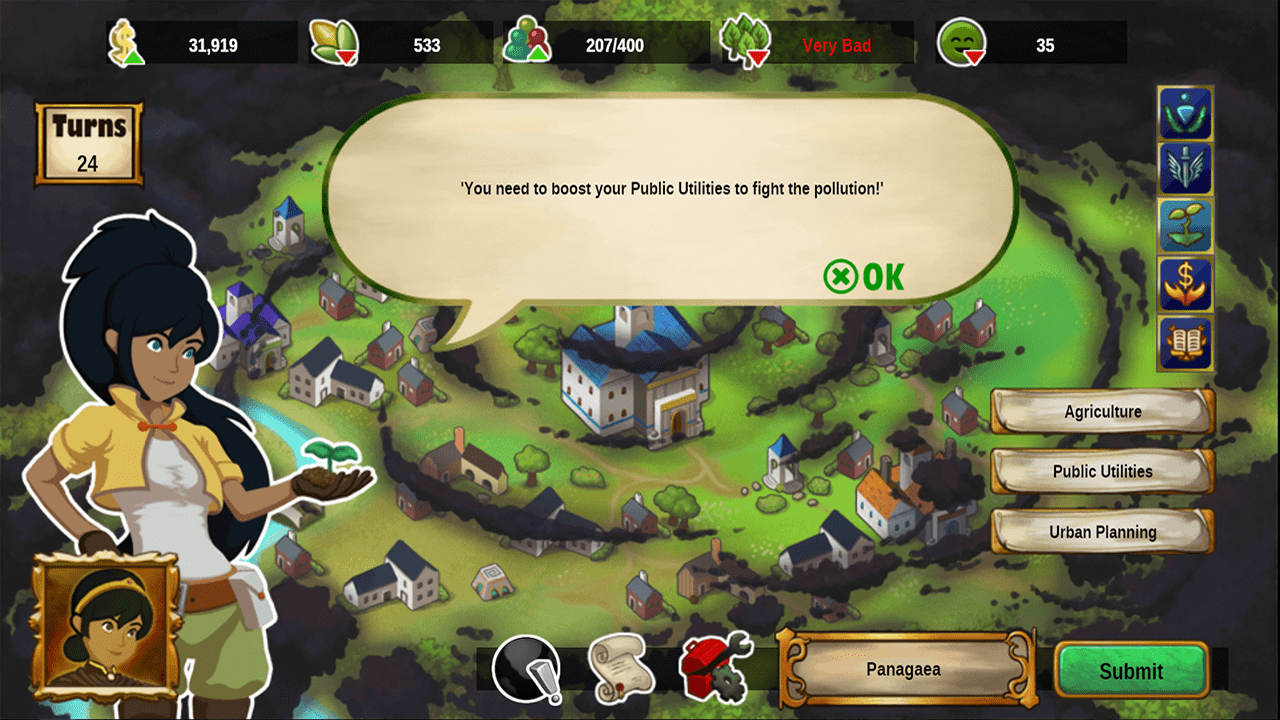The image size is (1280, 720).
Task: Switch to the green sprout category
Action: [1185, 227]
